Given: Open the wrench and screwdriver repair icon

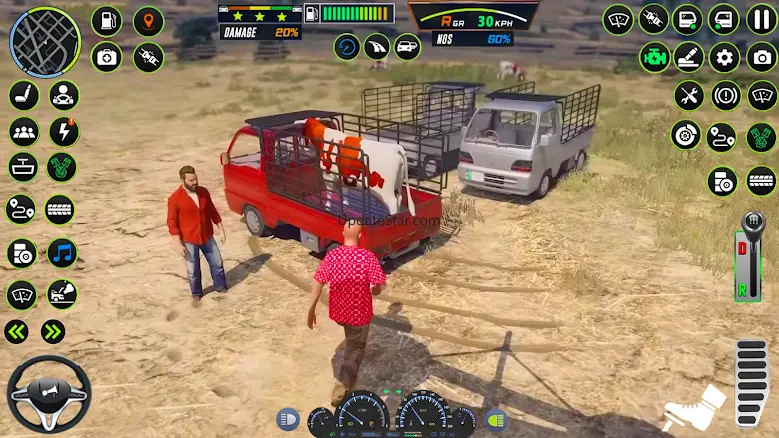Looking at the screenshot, I should [688, 96].
